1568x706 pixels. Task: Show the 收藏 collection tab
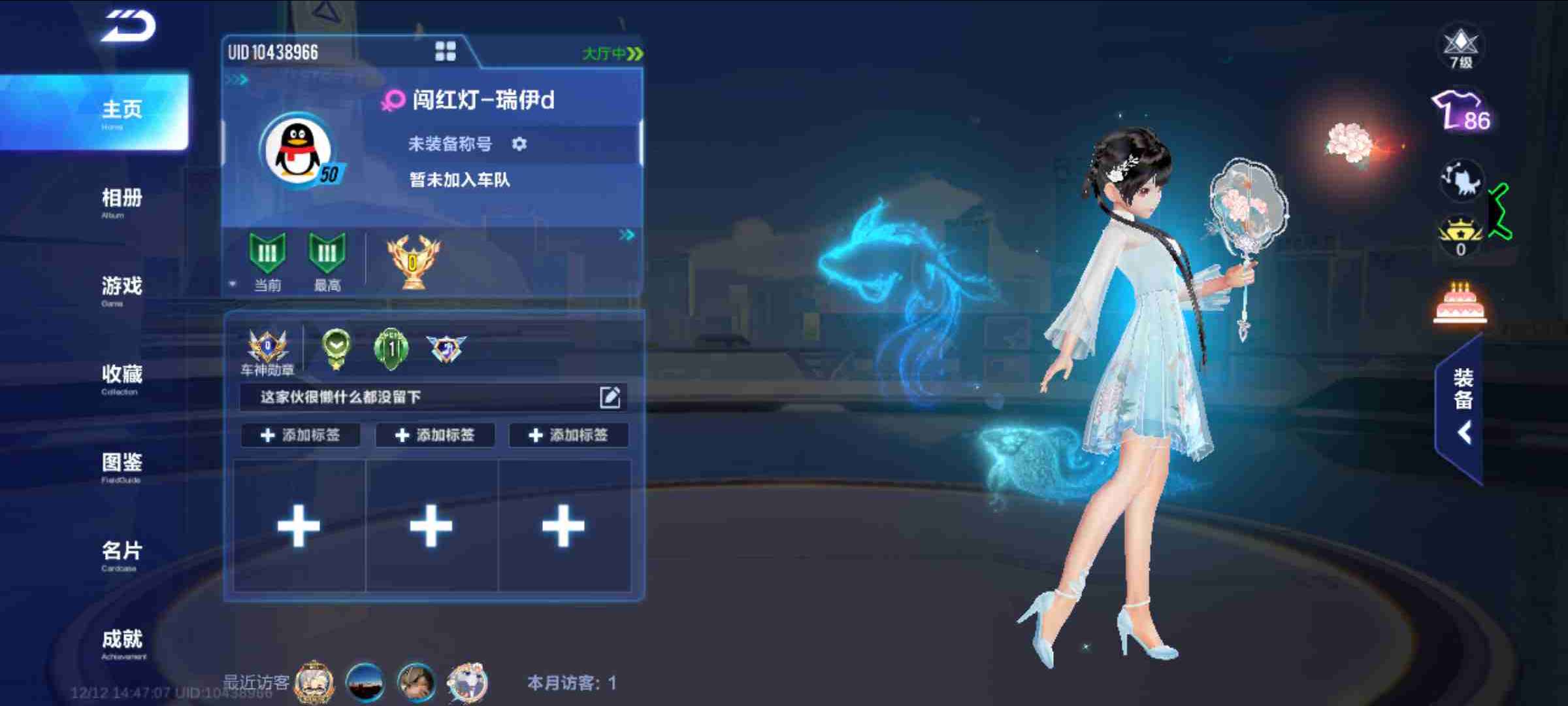click(122, 377)
